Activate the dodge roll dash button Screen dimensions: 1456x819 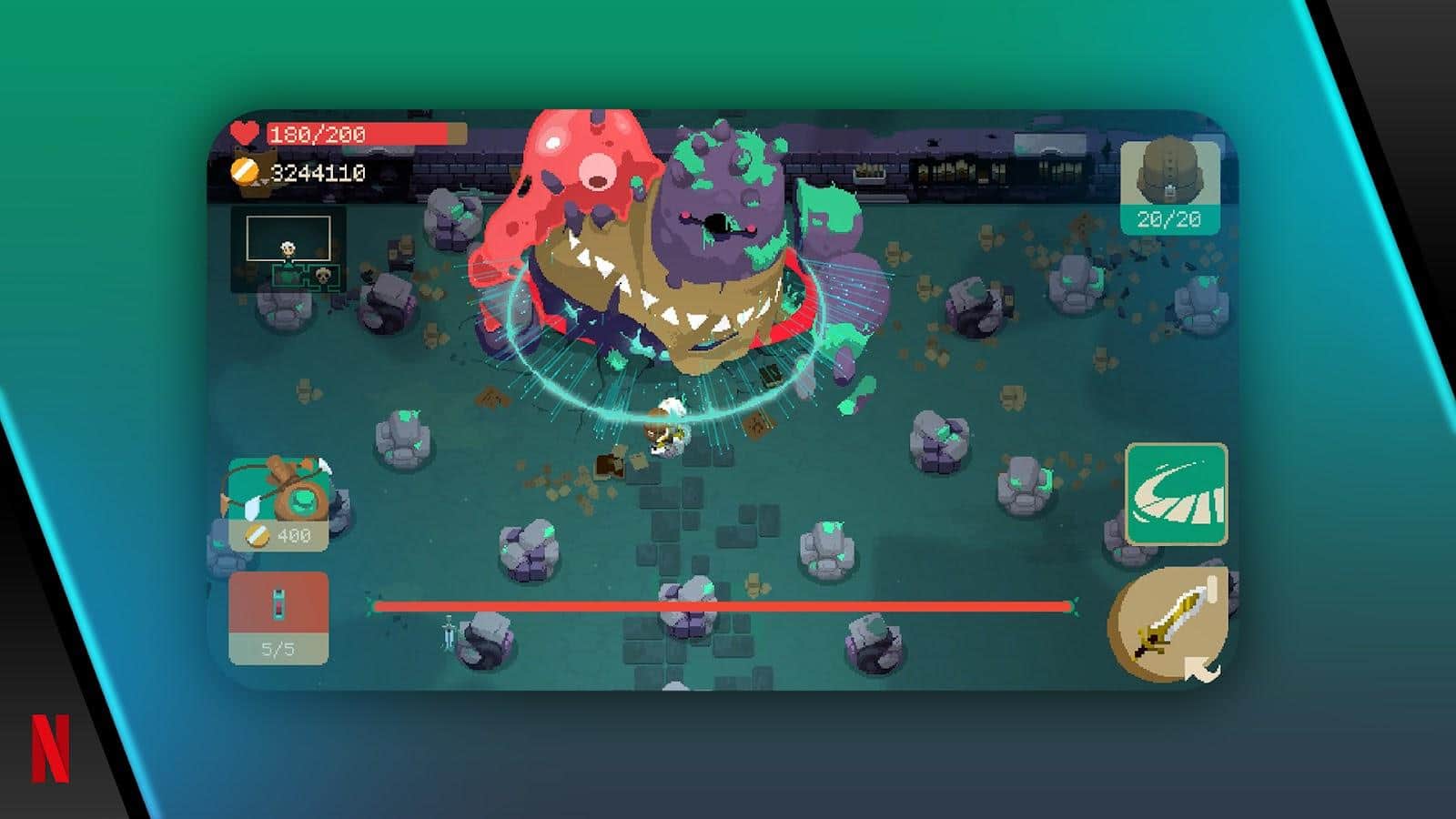click(x=1177, y=494)
